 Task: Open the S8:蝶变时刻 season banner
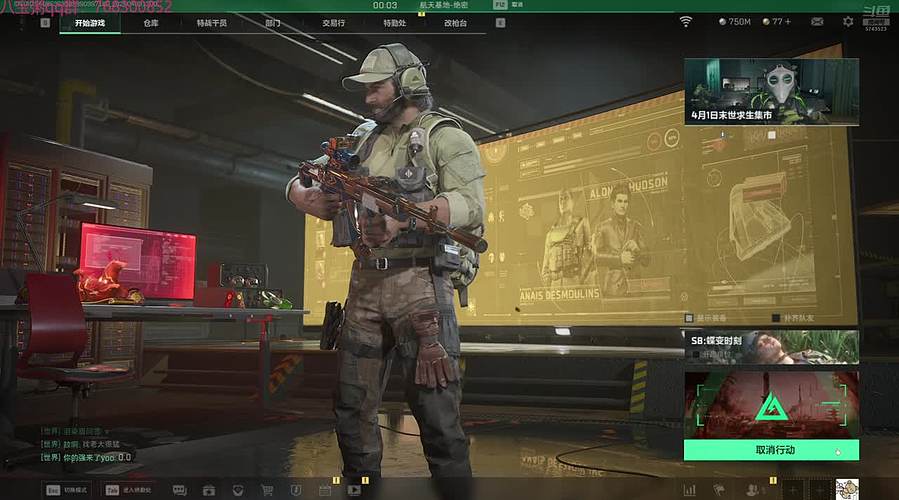pos(771,346)
